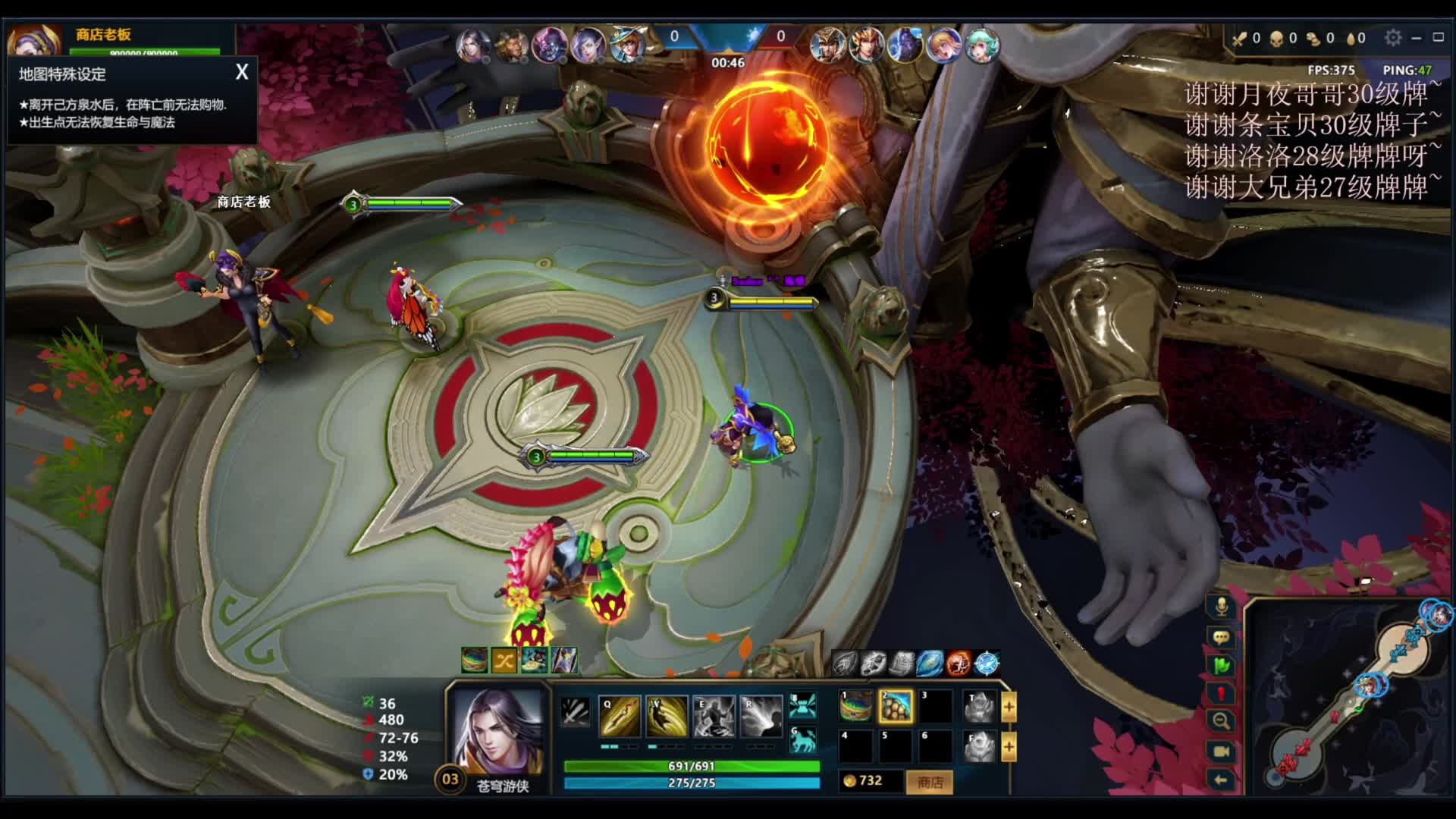Select the E ability icon

coord(714,716)
